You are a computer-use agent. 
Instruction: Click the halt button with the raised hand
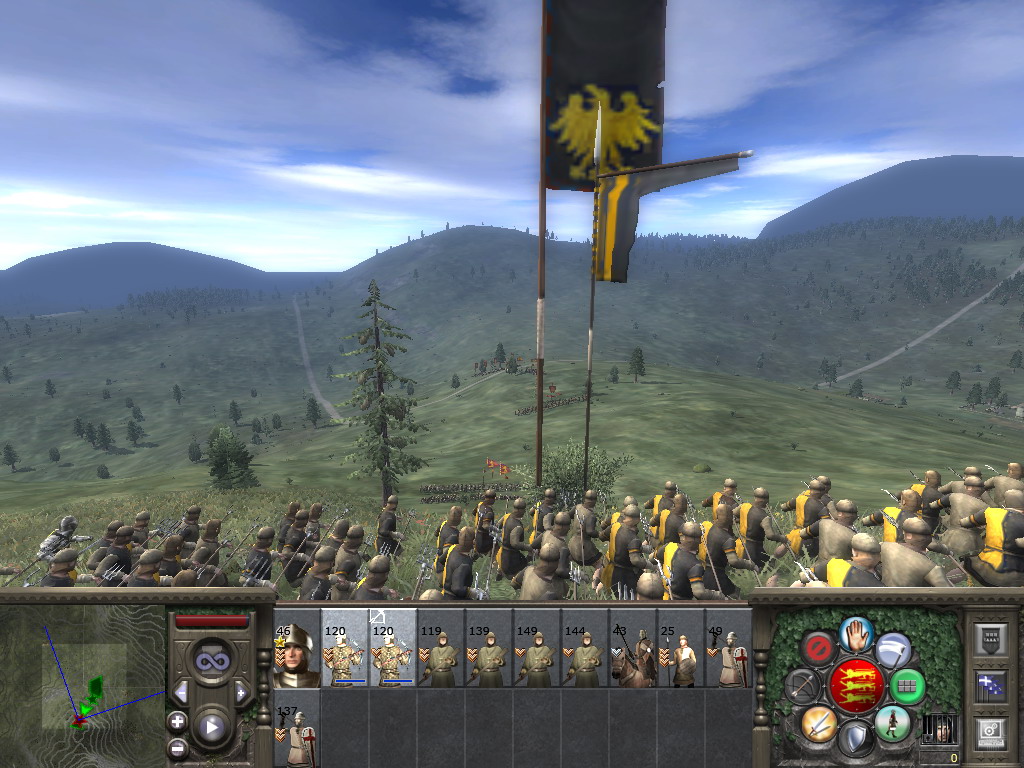(856, 632)
